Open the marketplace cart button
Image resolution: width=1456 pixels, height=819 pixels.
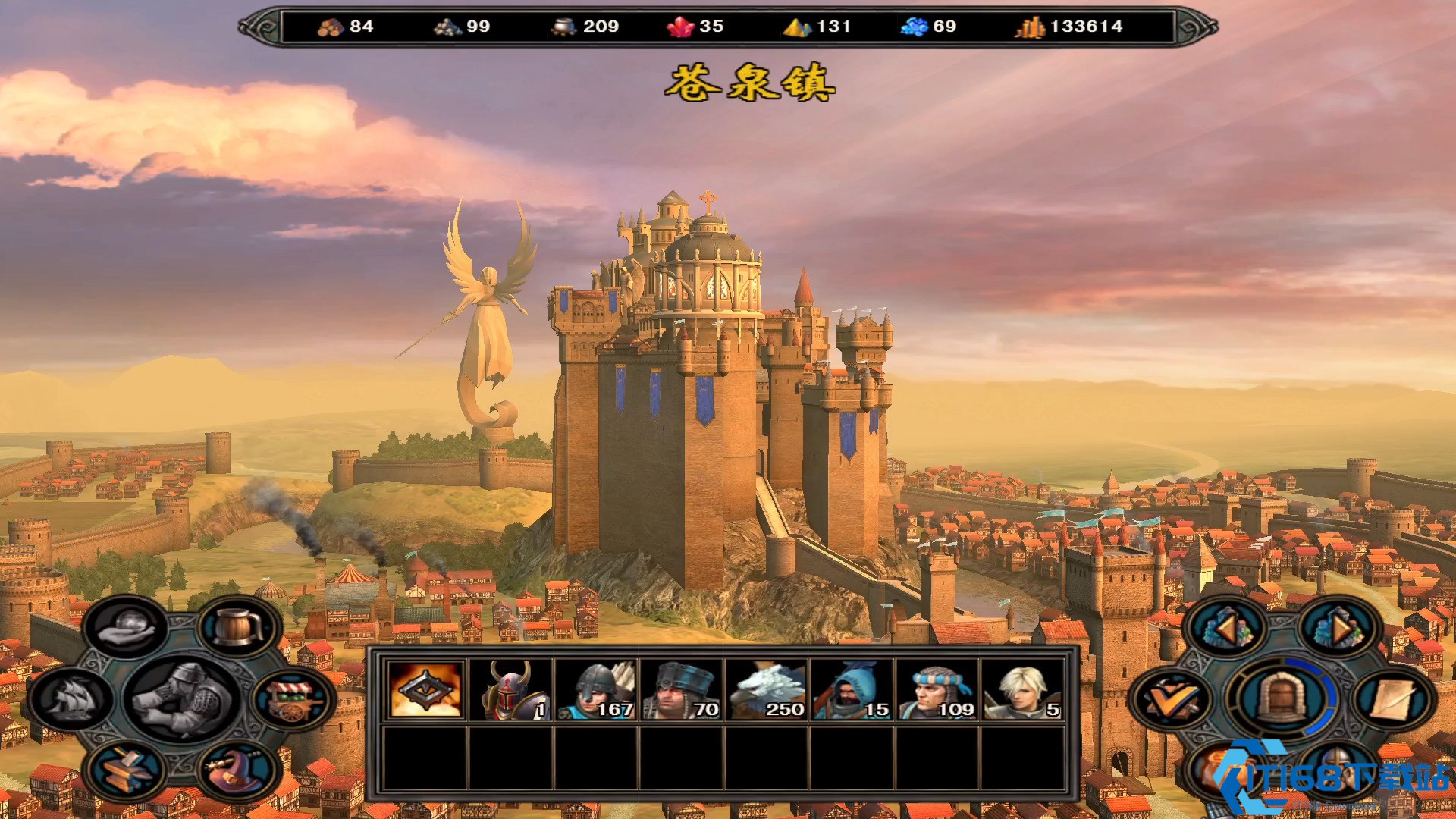[294, 698]
